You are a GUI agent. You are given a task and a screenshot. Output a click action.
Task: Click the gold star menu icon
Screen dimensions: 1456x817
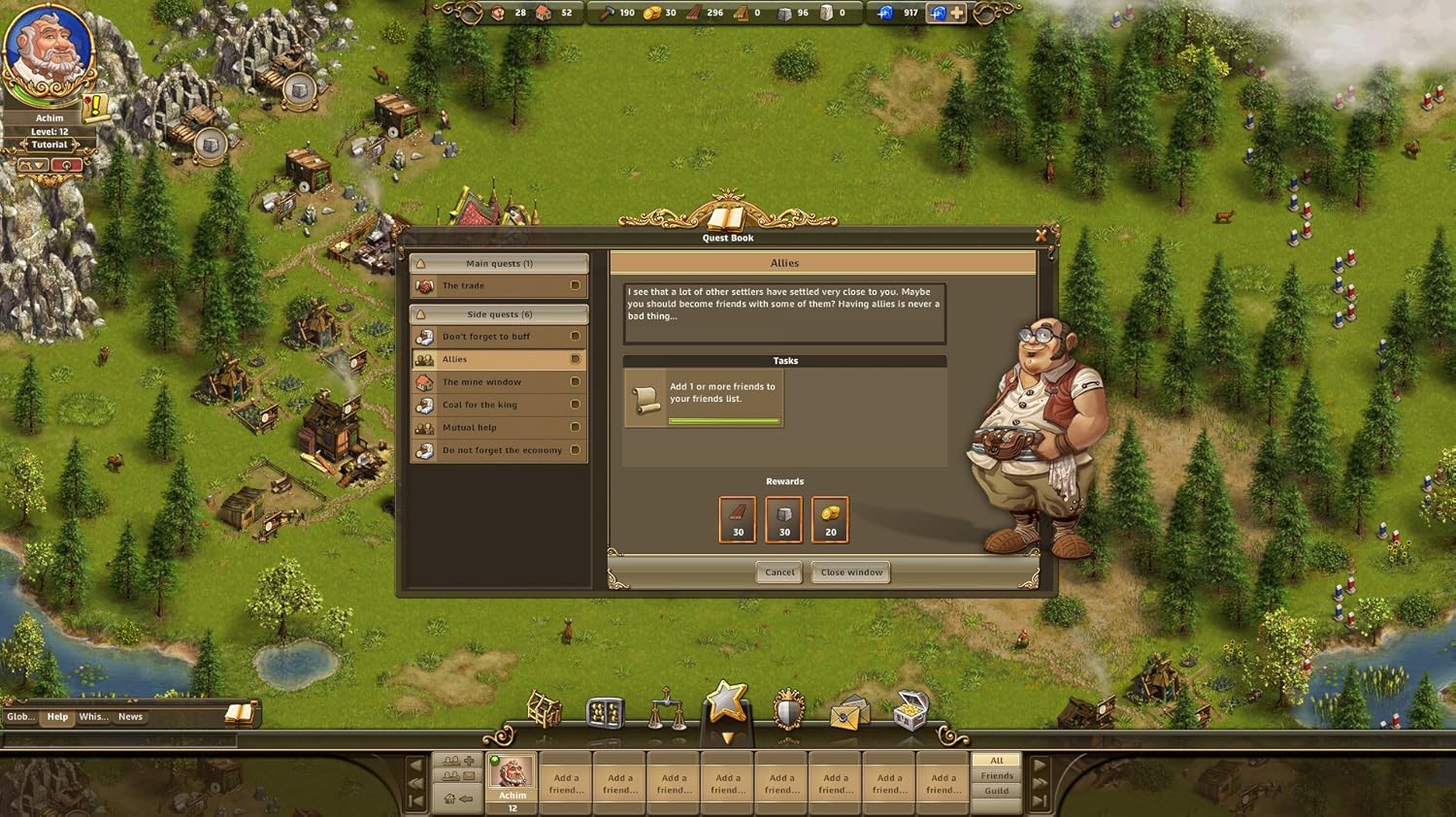coord(727,703)
